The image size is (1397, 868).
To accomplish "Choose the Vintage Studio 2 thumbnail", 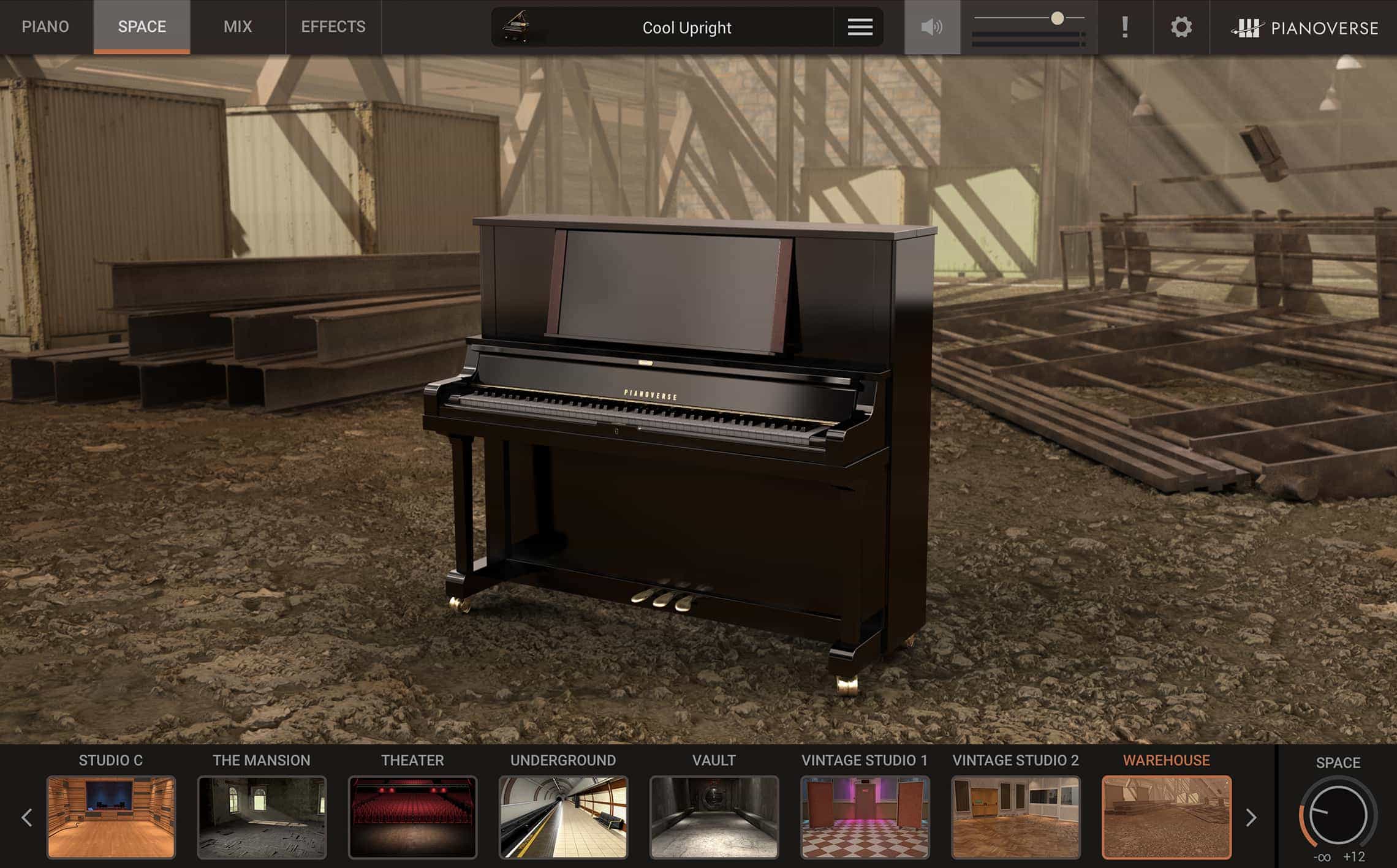I will [1015, 817].
